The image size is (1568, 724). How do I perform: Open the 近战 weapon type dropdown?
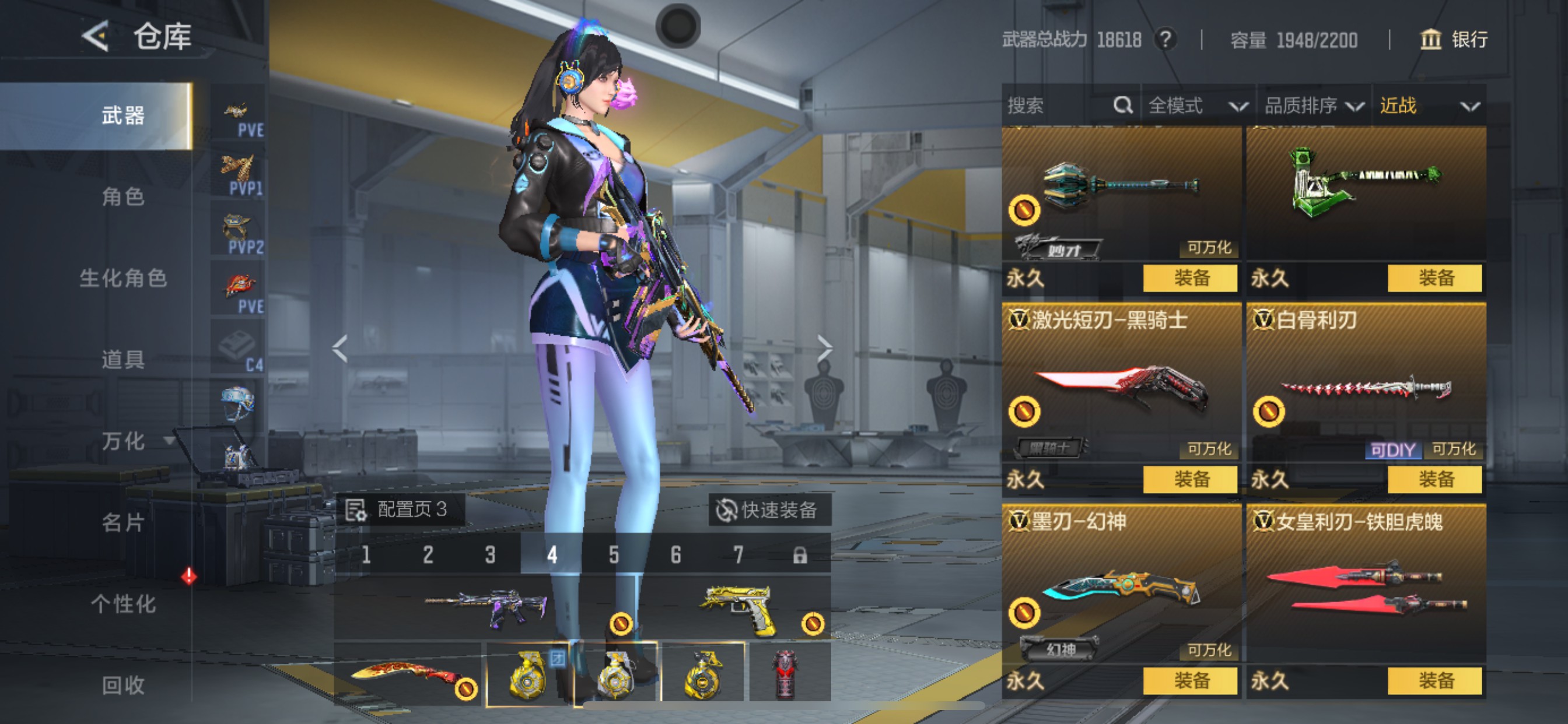coord(1429,106)
